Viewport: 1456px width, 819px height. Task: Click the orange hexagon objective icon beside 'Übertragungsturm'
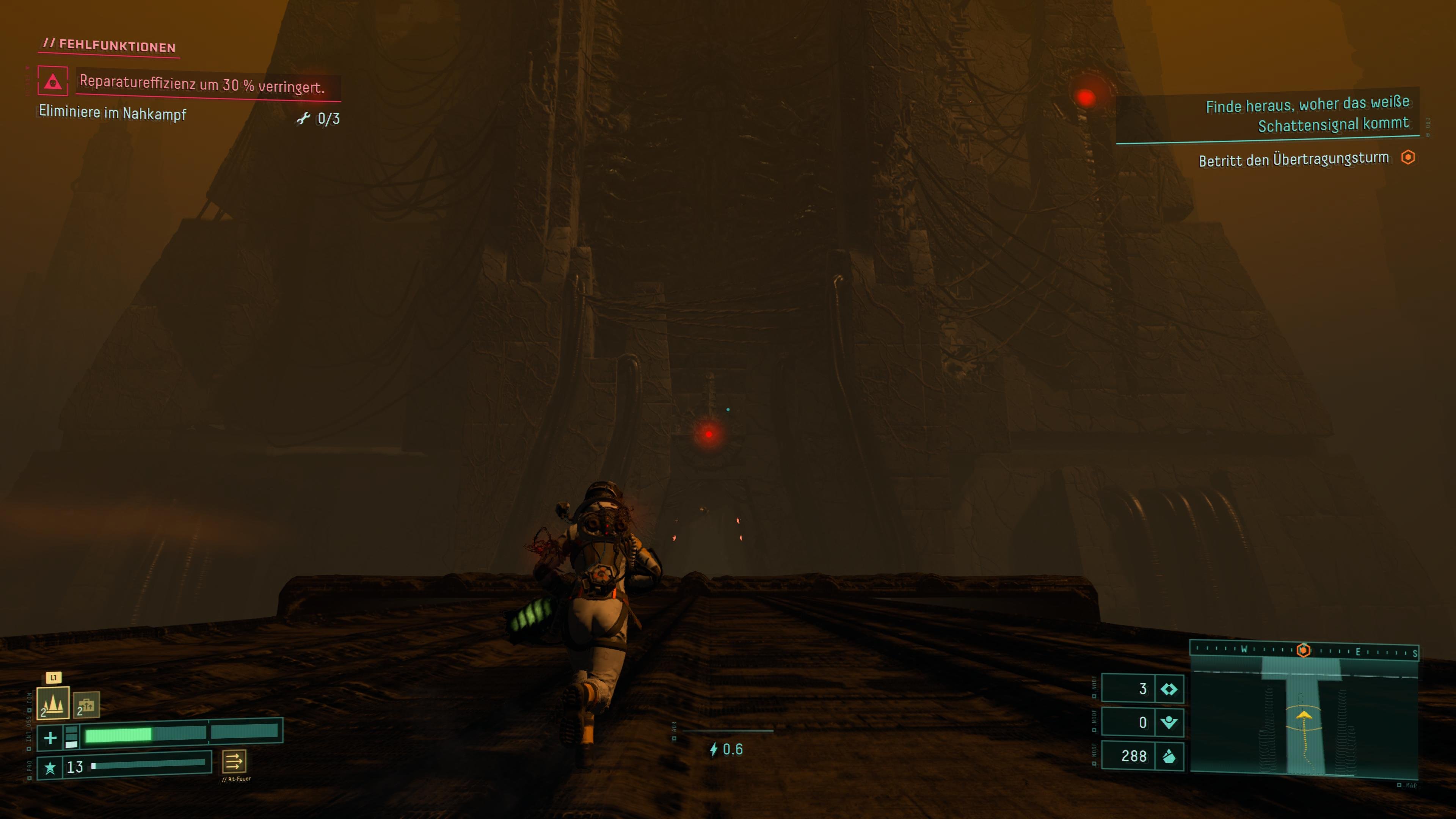1408,157
